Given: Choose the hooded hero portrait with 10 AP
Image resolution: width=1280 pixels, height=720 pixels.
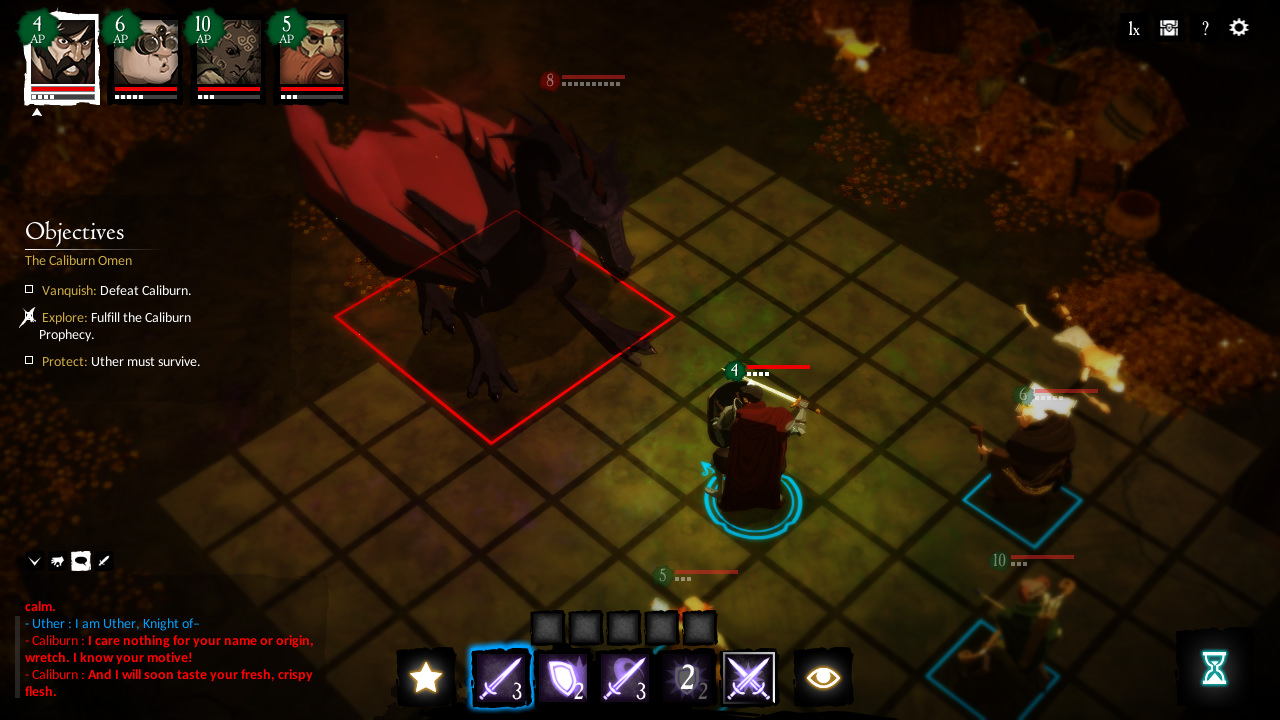Looking at the screenshot, I should pyautogui.click(x=228, y=55).
